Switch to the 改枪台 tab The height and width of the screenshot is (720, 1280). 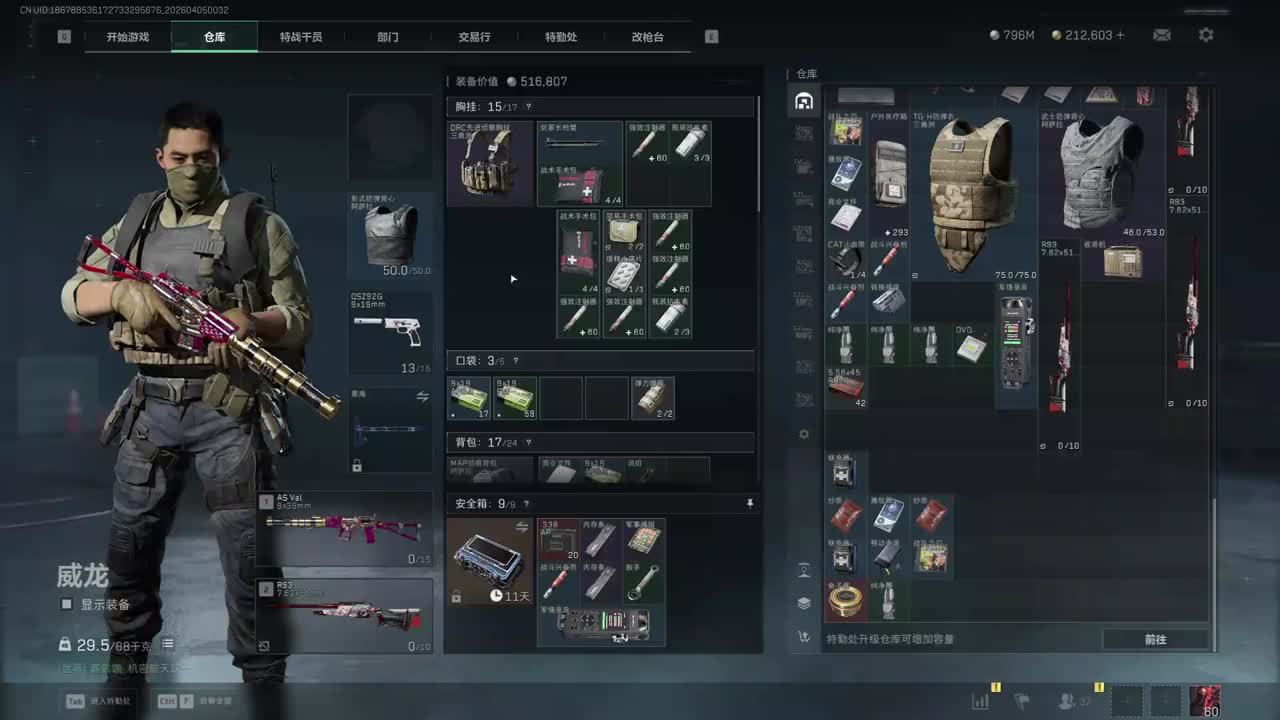pyautogui.click(x=647, y=37)
